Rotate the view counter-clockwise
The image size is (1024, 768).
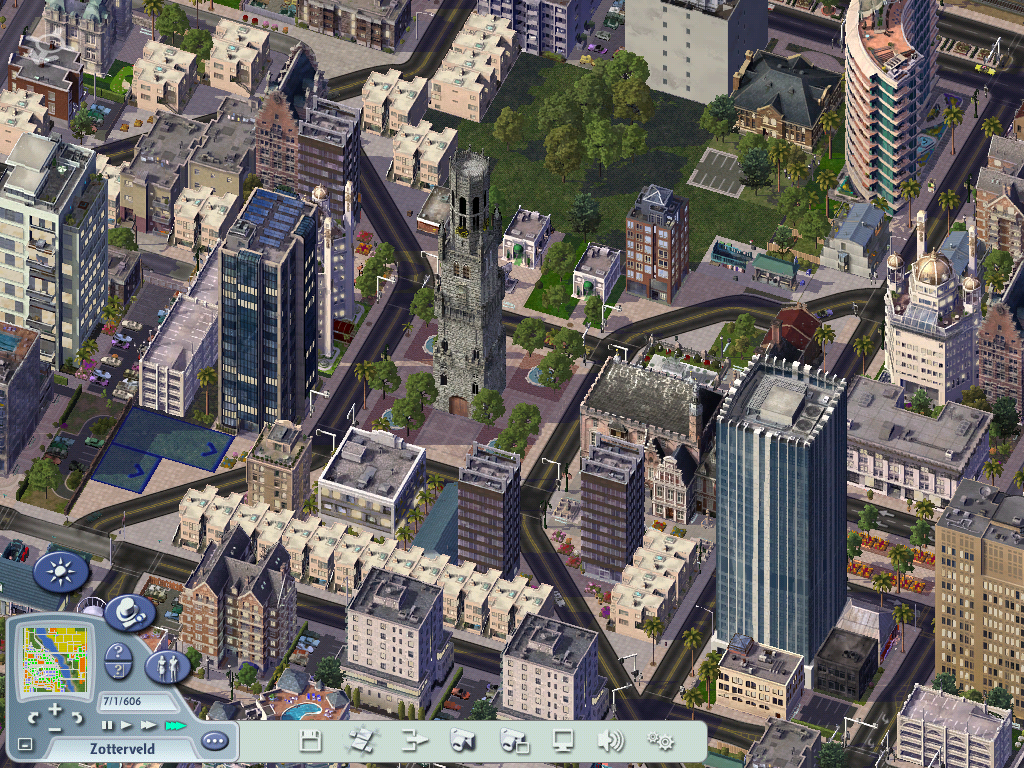(x=33, y=717)
